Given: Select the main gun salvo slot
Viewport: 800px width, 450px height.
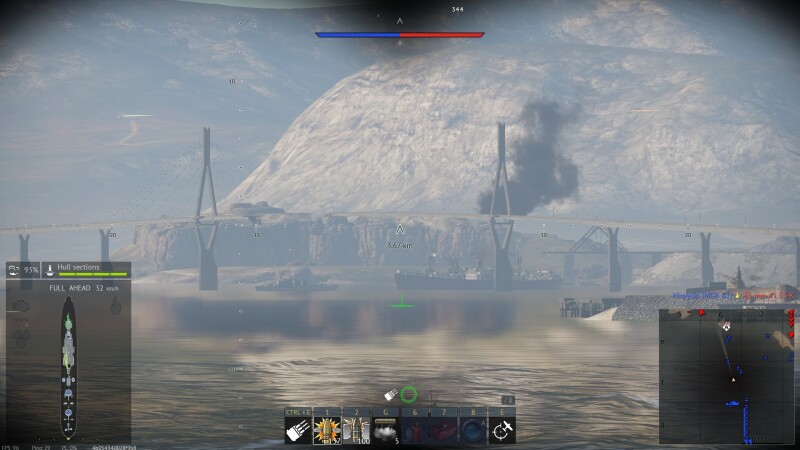Looking at the screenshot, I should coord(298,430).
